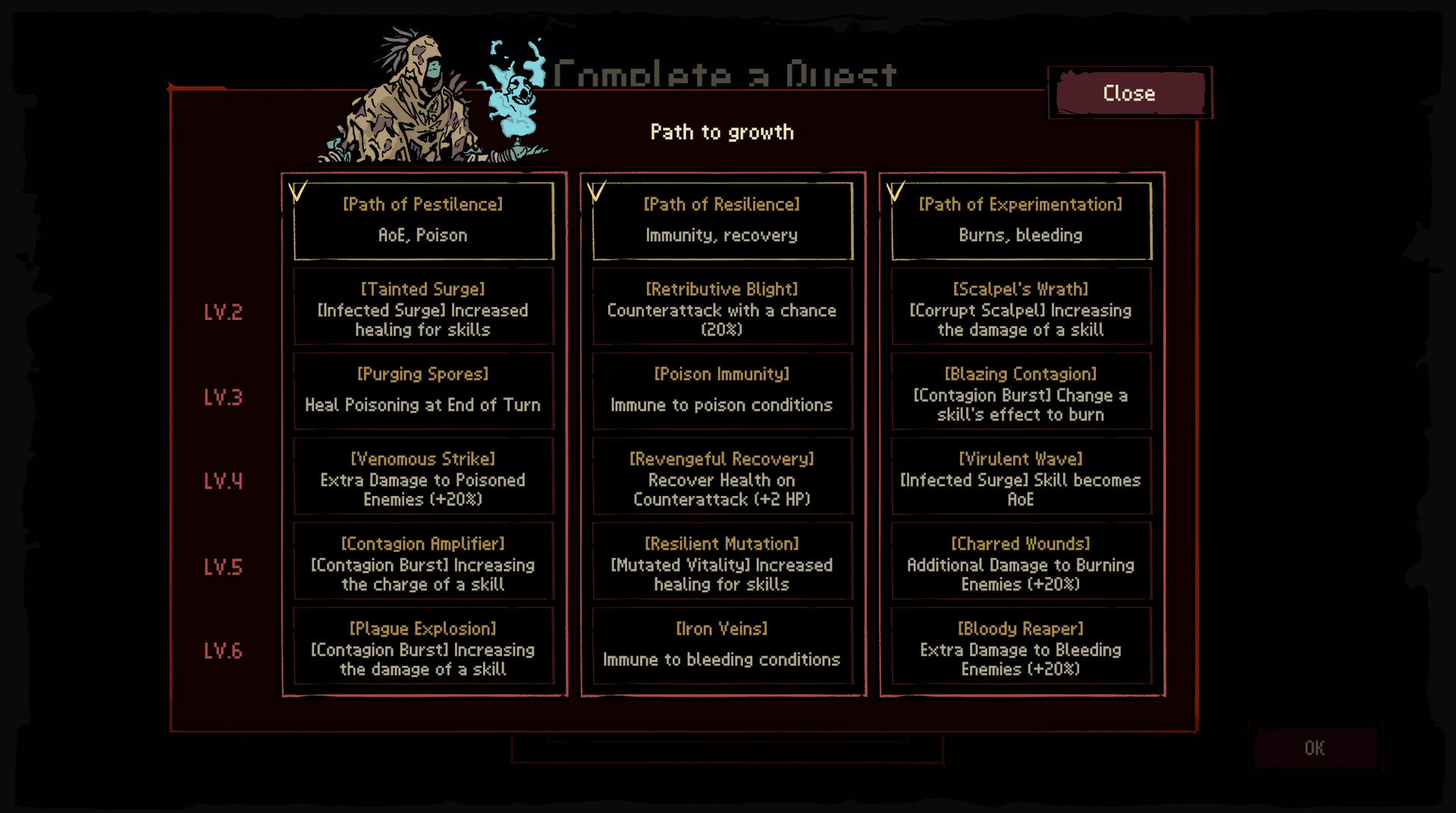Screen dimensions: 1456x813
Task: Pick the Poison Immunity upgrade
Action: point(721,390)
